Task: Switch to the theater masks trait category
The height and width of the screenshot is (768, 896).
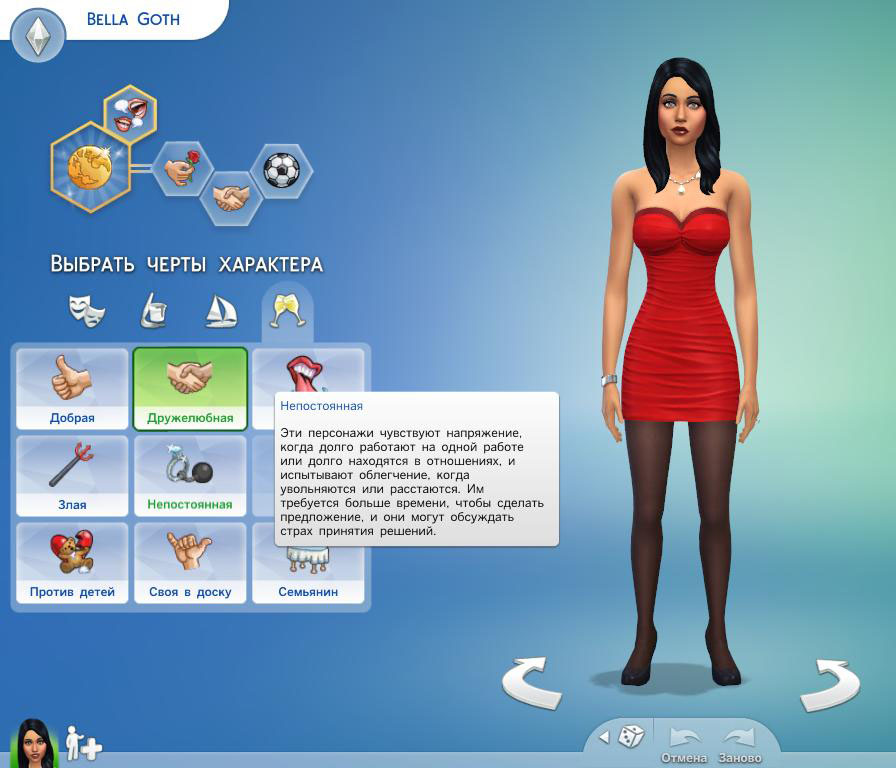Action: [87, 311]
